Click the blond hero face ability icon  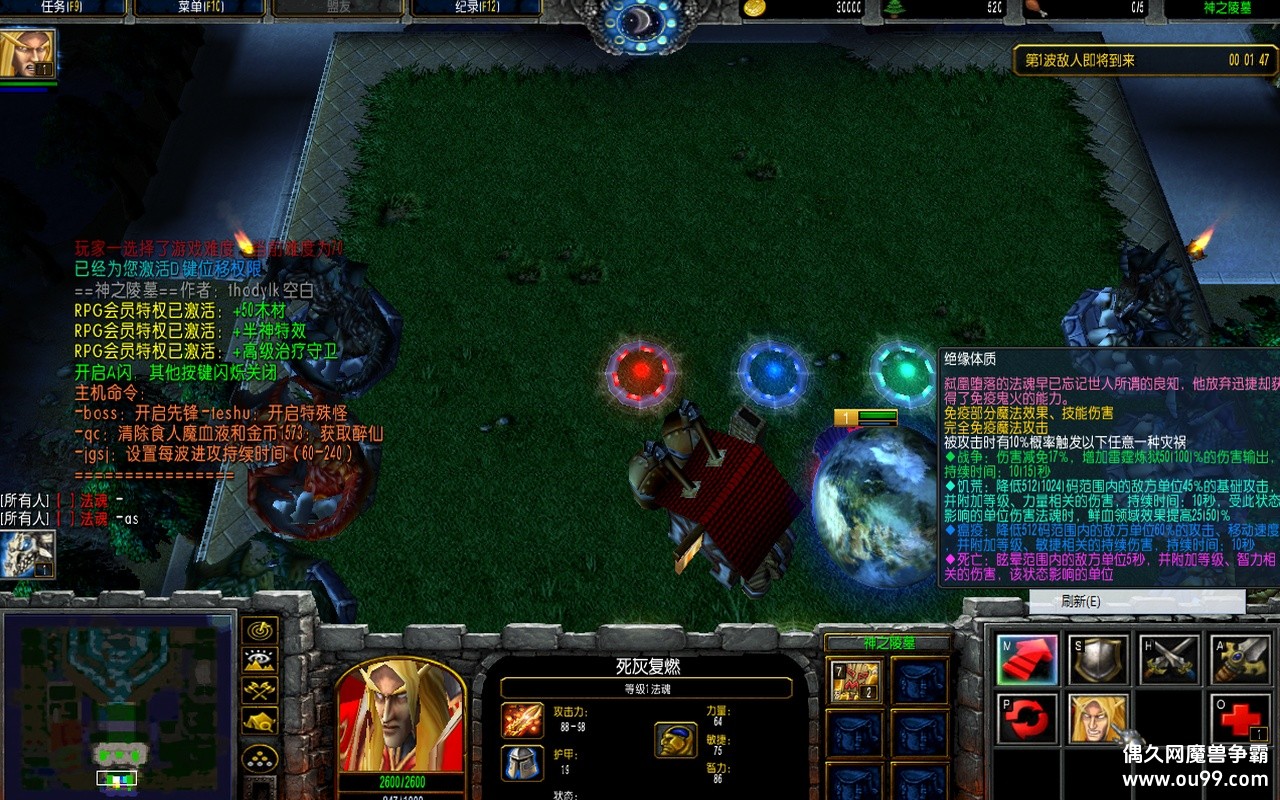point(1098,719)
